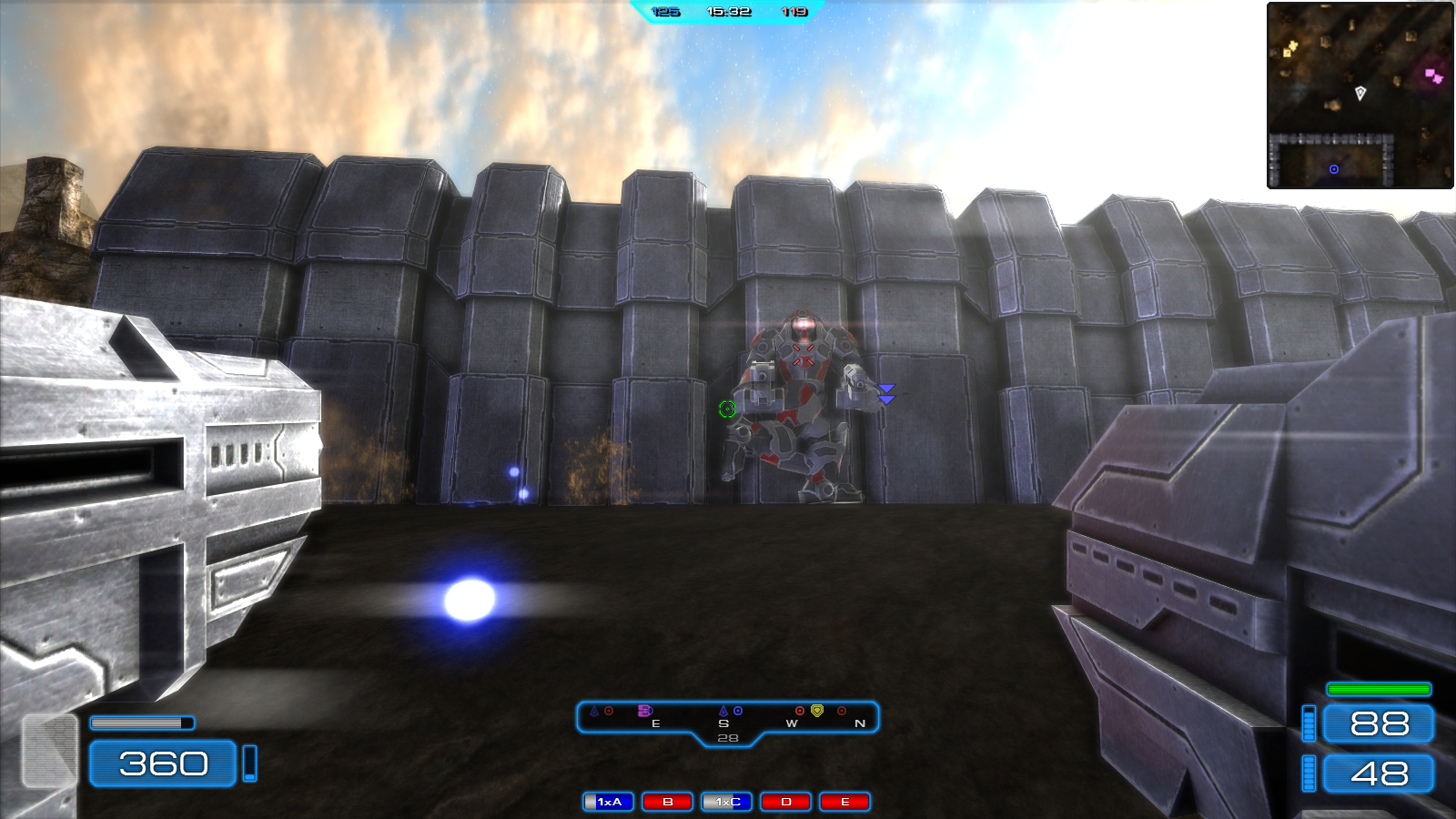Select the yellow shield marker on the compass
Viewport: 1456px width, 819px height.
(817, 711)
